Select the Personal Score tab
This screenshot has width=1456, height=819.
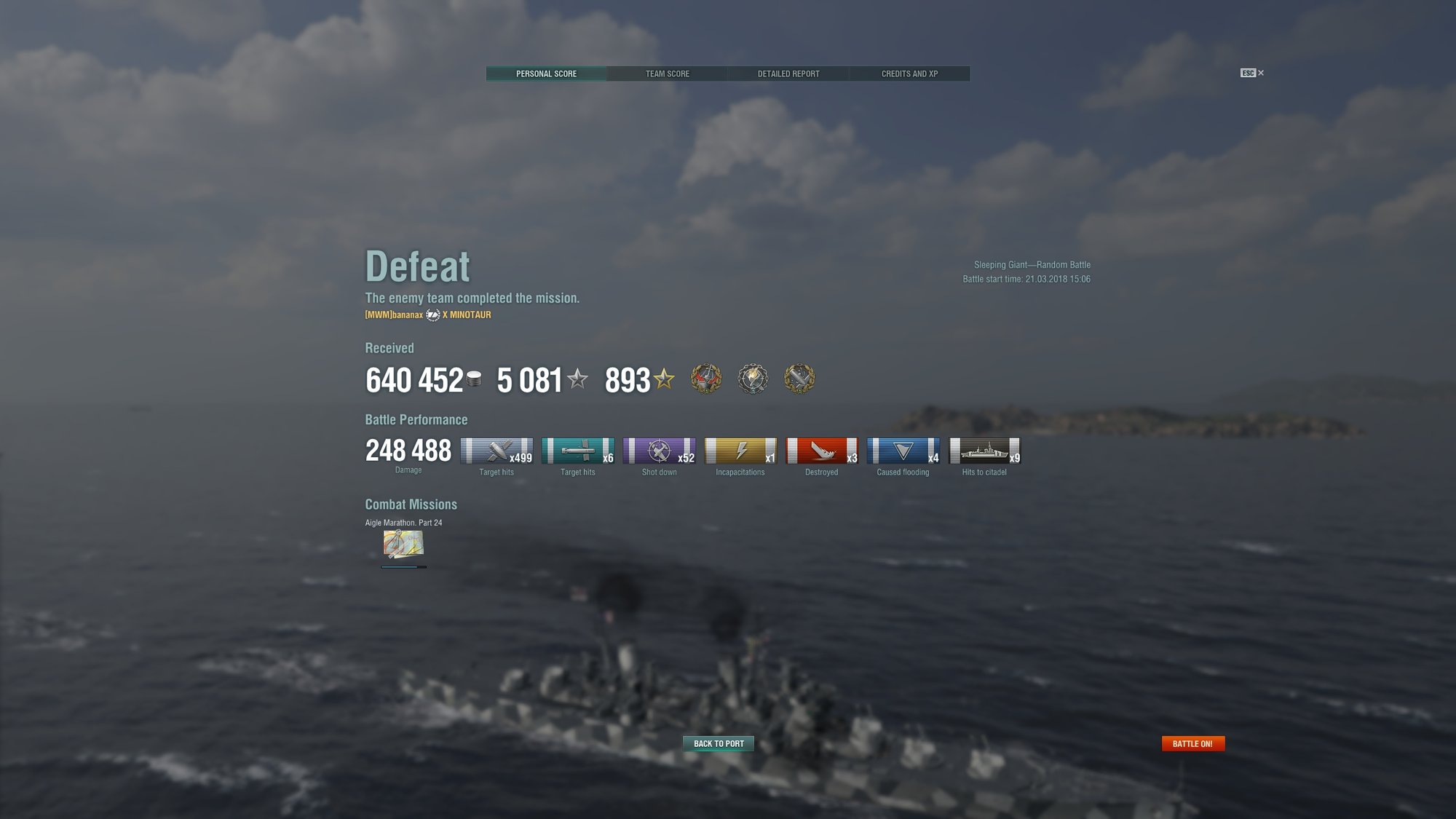[x=546, y=74]
